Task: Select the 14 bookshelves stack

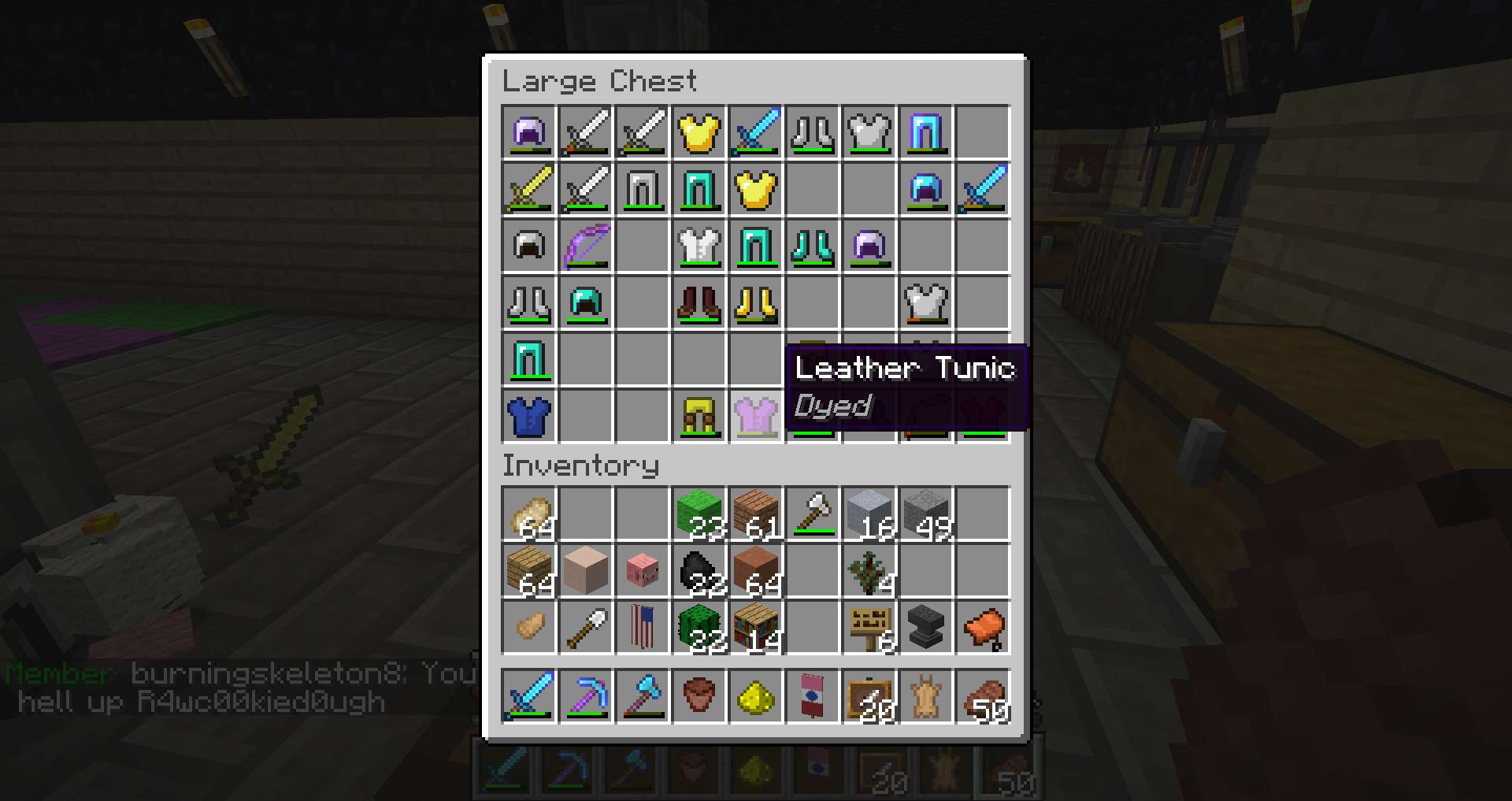Action: click(x=756, y=629)
